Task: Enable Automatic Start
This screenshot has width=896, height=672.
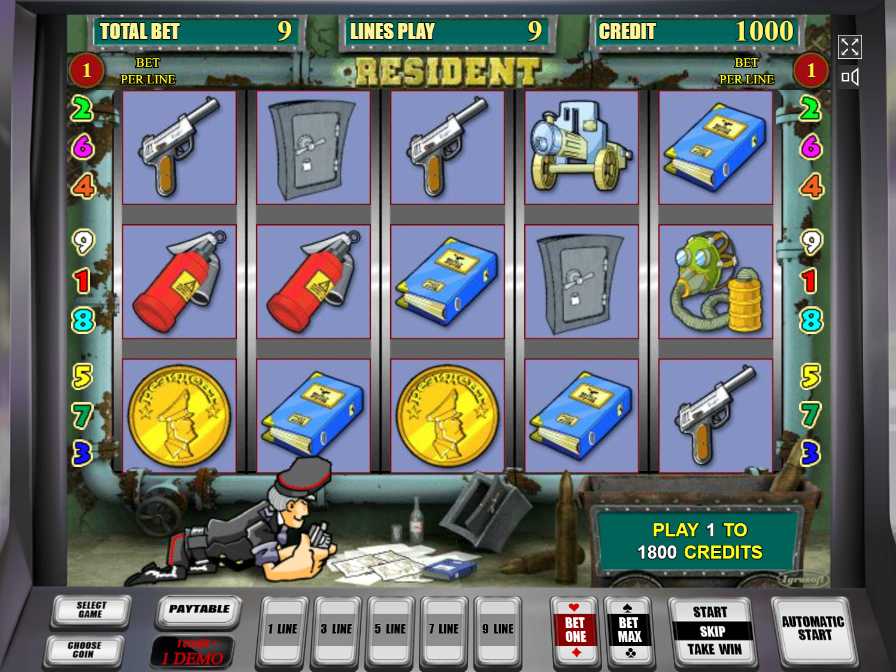Action: tap(813, 628)
